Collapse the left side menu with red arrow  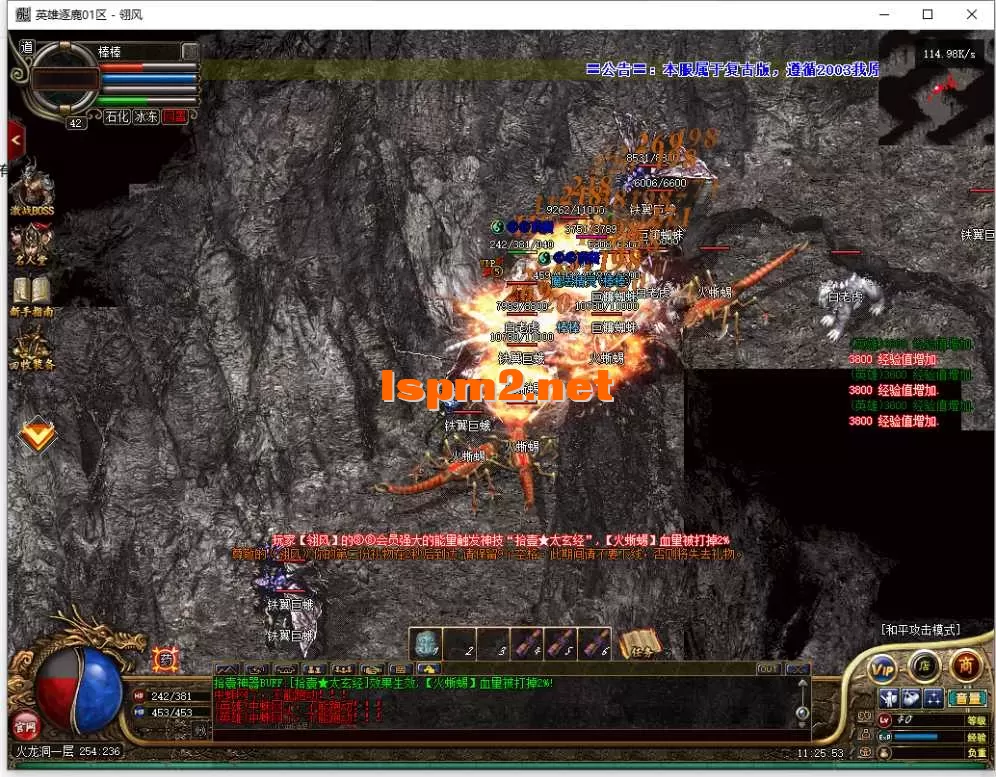[x=15, y=139]
